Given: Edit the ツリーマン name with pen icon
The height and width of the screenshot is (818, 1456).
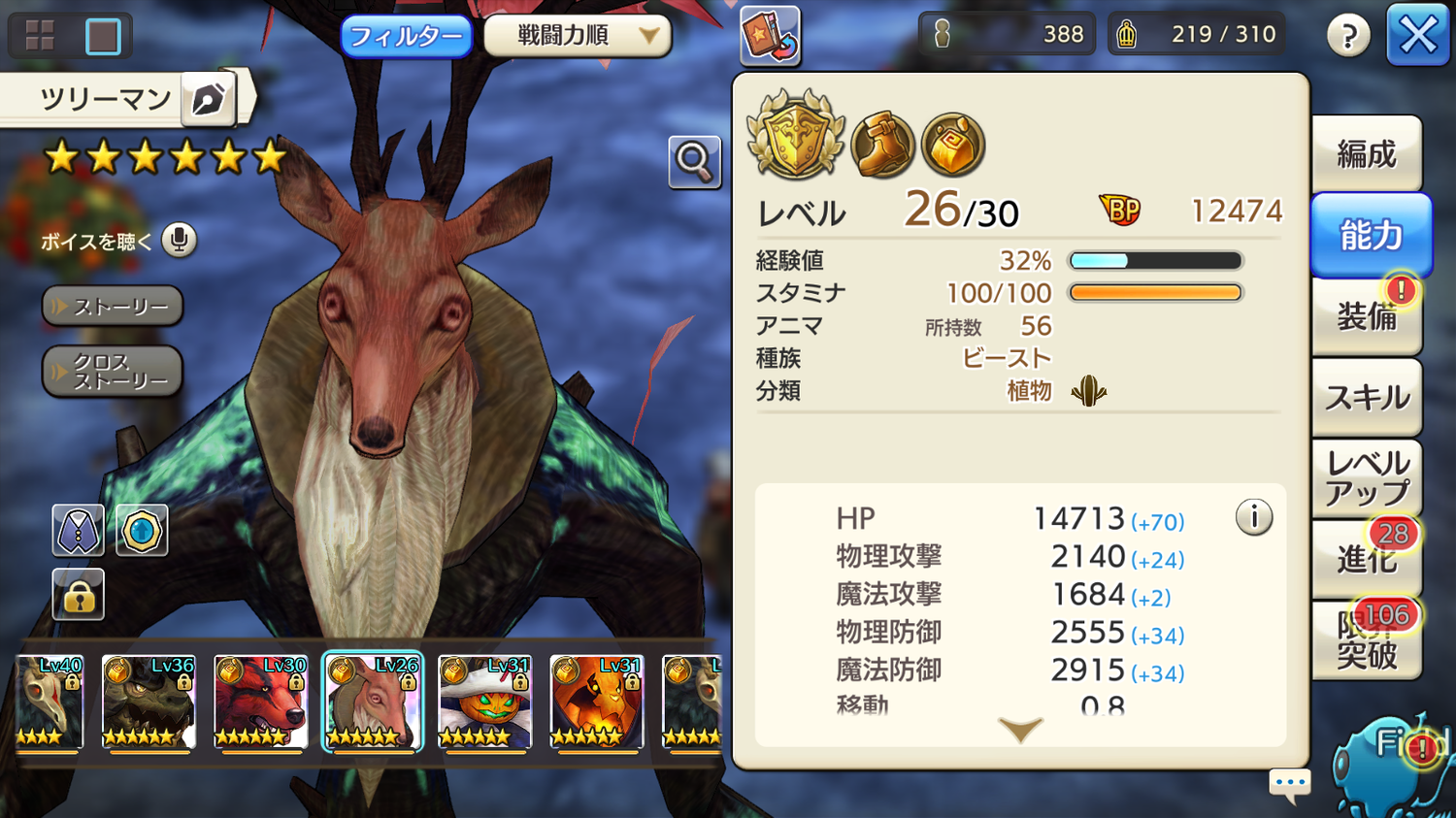Looking at the screenshot, I should [x=208, y=99].
